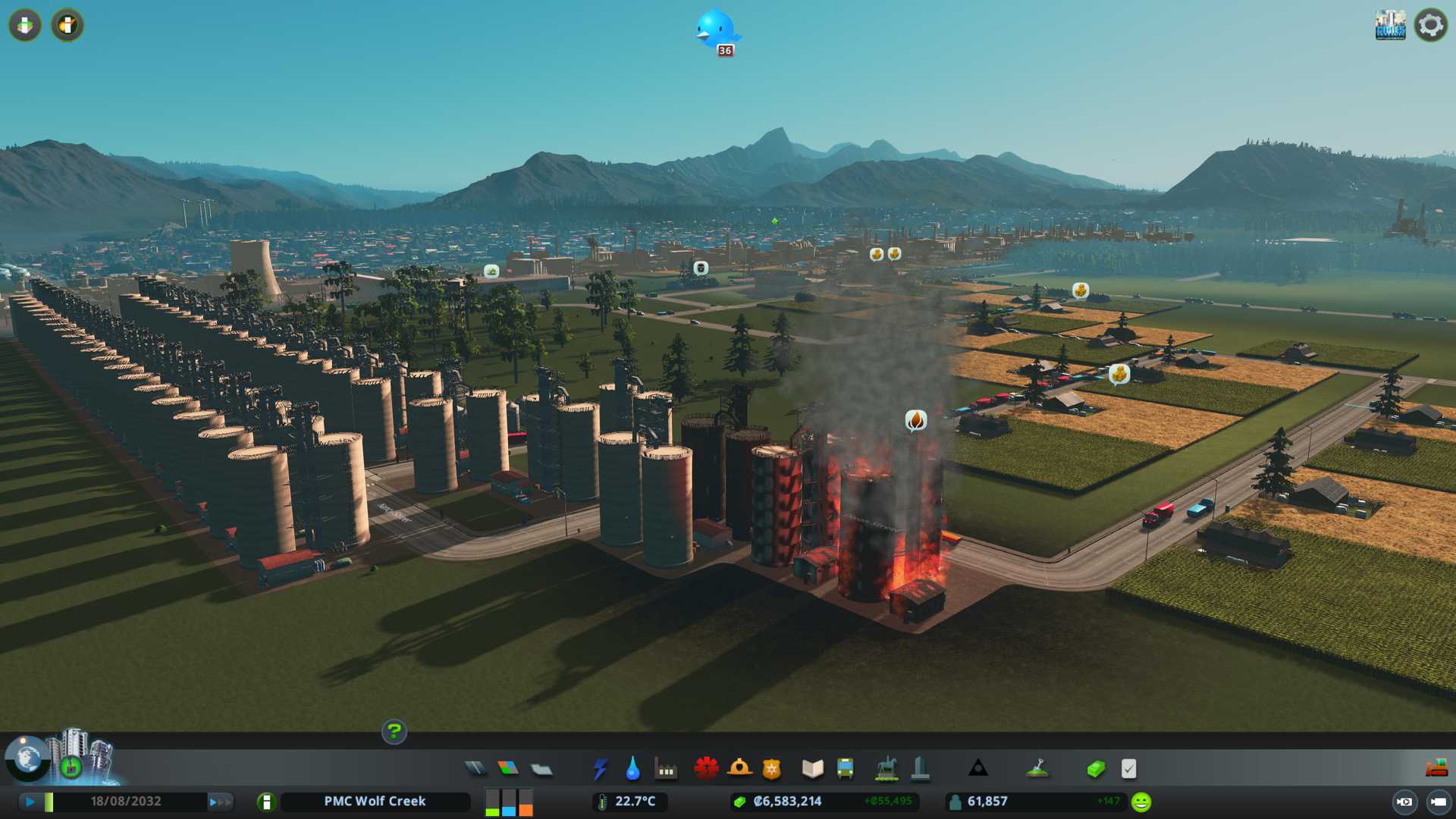Open the Landscaping shovel tool
Screen dimensions: 1456x819
pos(1037,769)
